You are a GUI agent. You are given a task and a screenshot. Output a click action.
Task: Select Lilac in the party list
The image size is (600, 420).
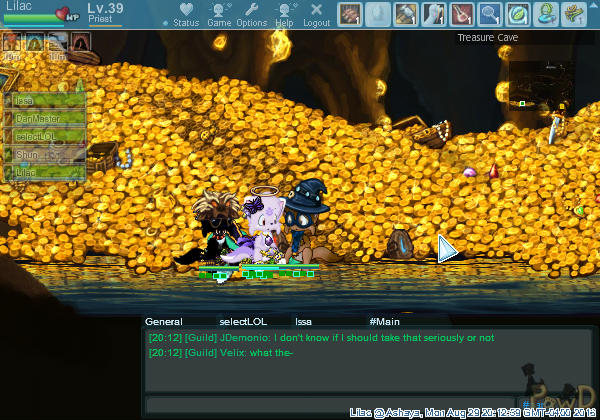point(44,172)
